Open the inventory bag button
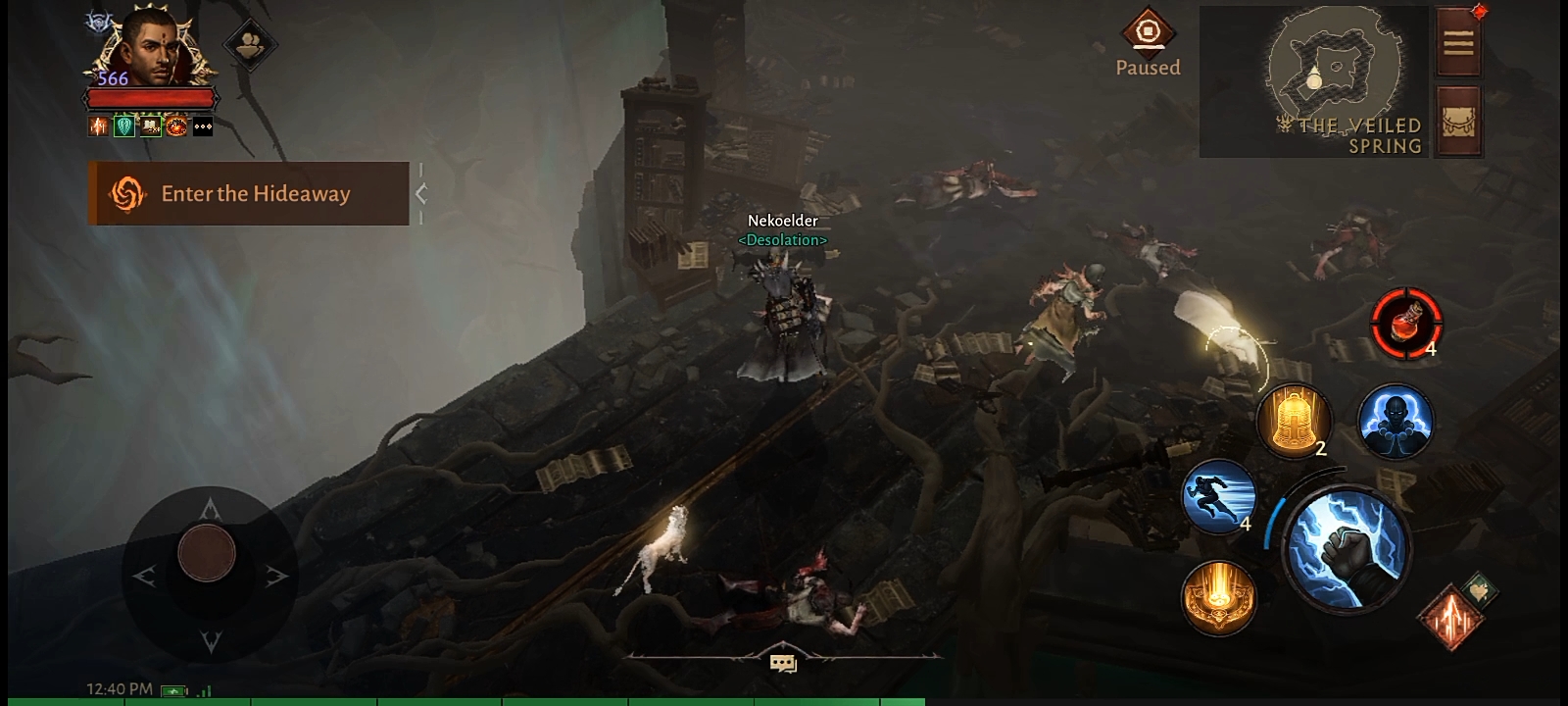The image size is (1568, 706). pos(1458,123)
